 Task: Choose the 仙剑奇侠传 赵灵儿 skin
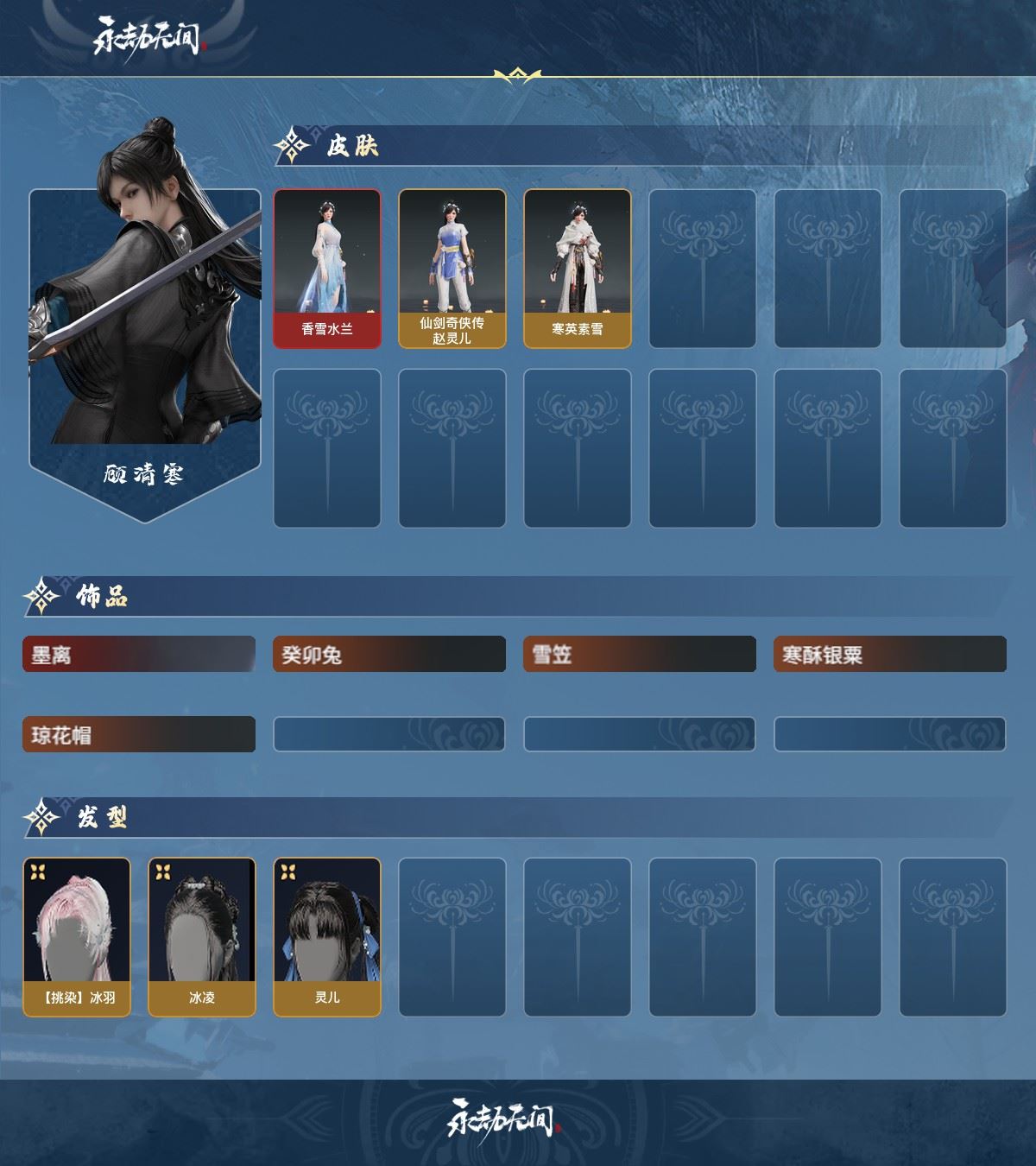[452, 269]
